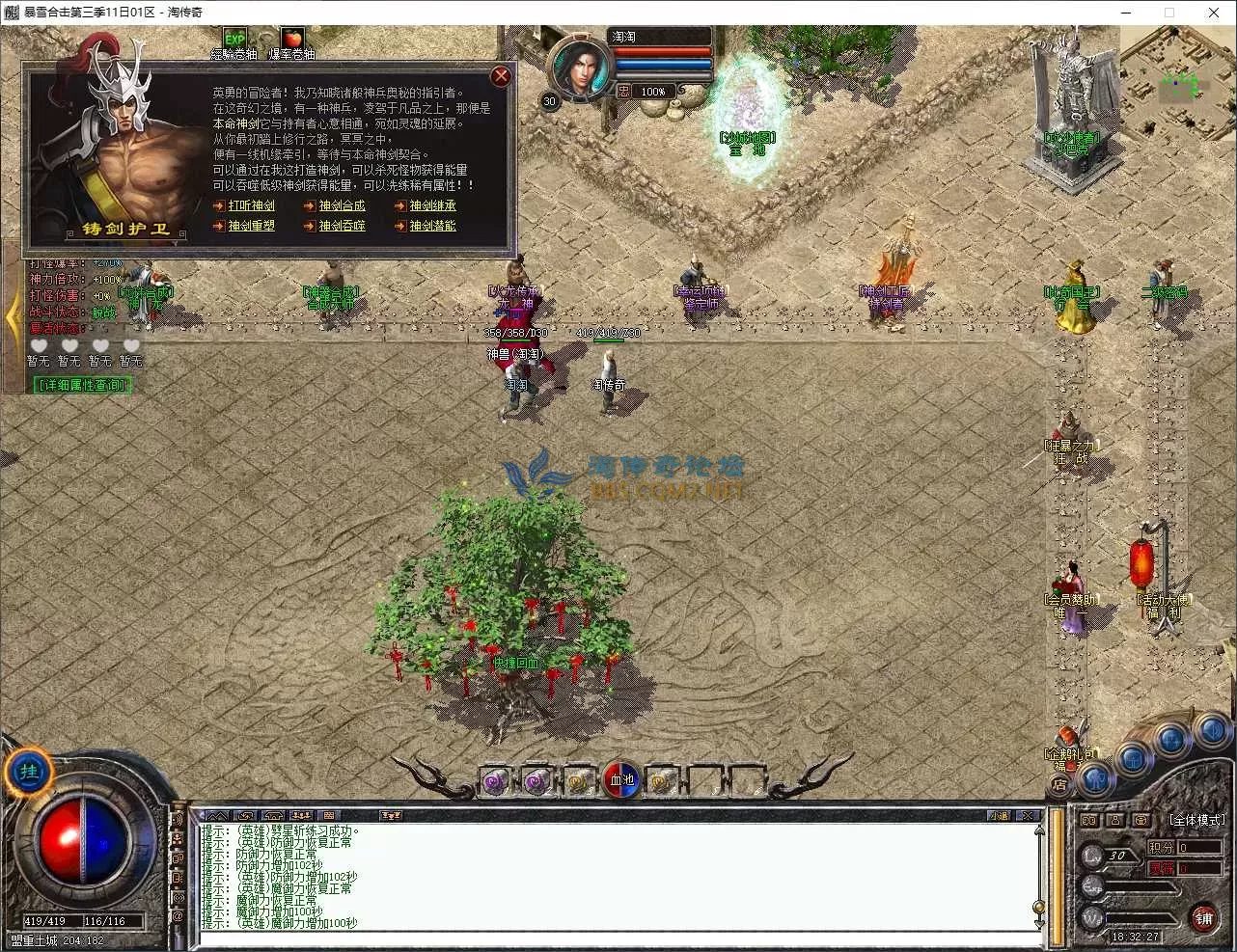Viewport: 1237px width, 952px height.
Task: Close the game window
Action: pos(1214,13)
